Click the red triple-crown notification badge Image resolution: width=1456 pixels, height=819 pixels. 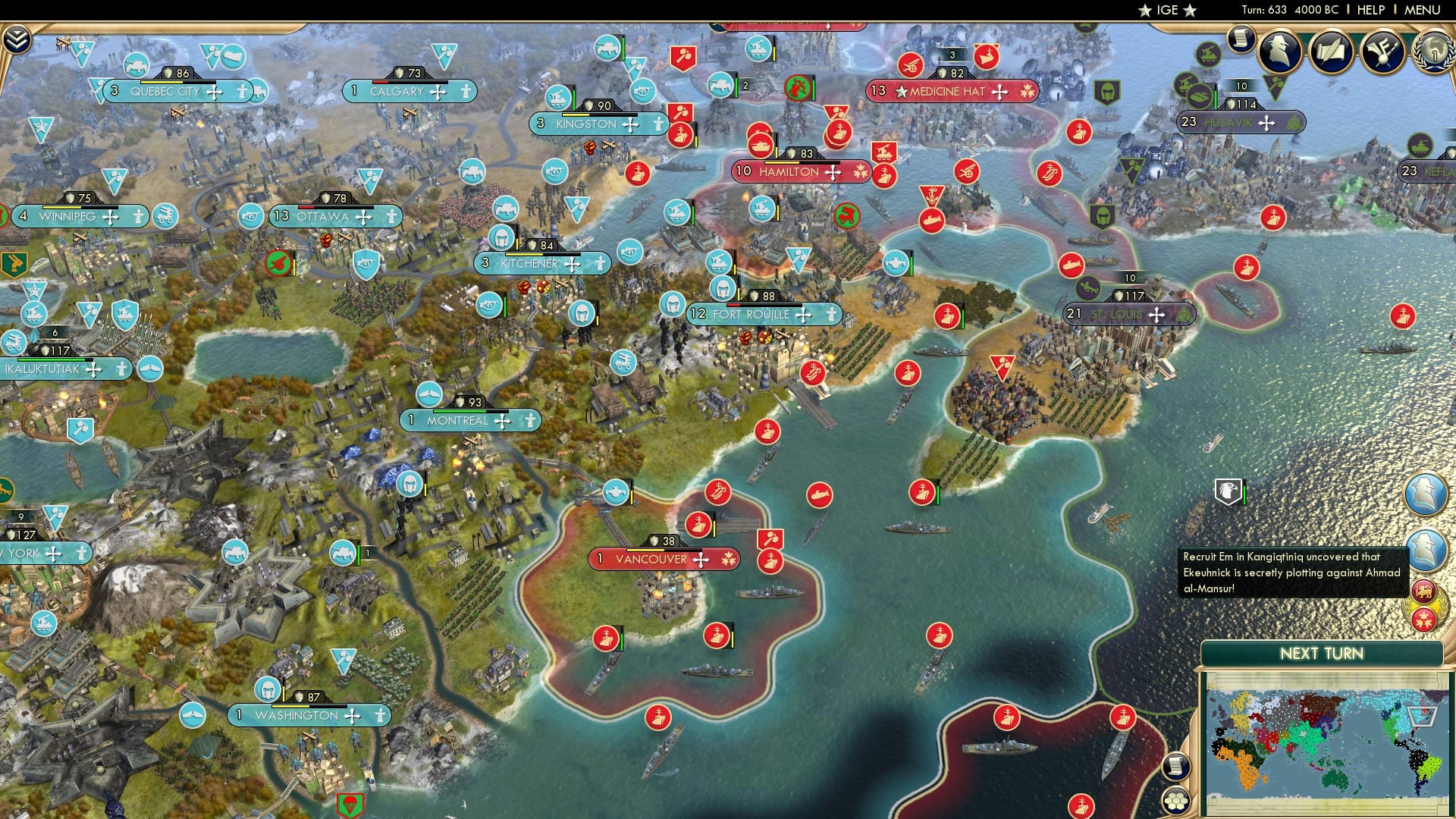click(x=1424, y=620)
